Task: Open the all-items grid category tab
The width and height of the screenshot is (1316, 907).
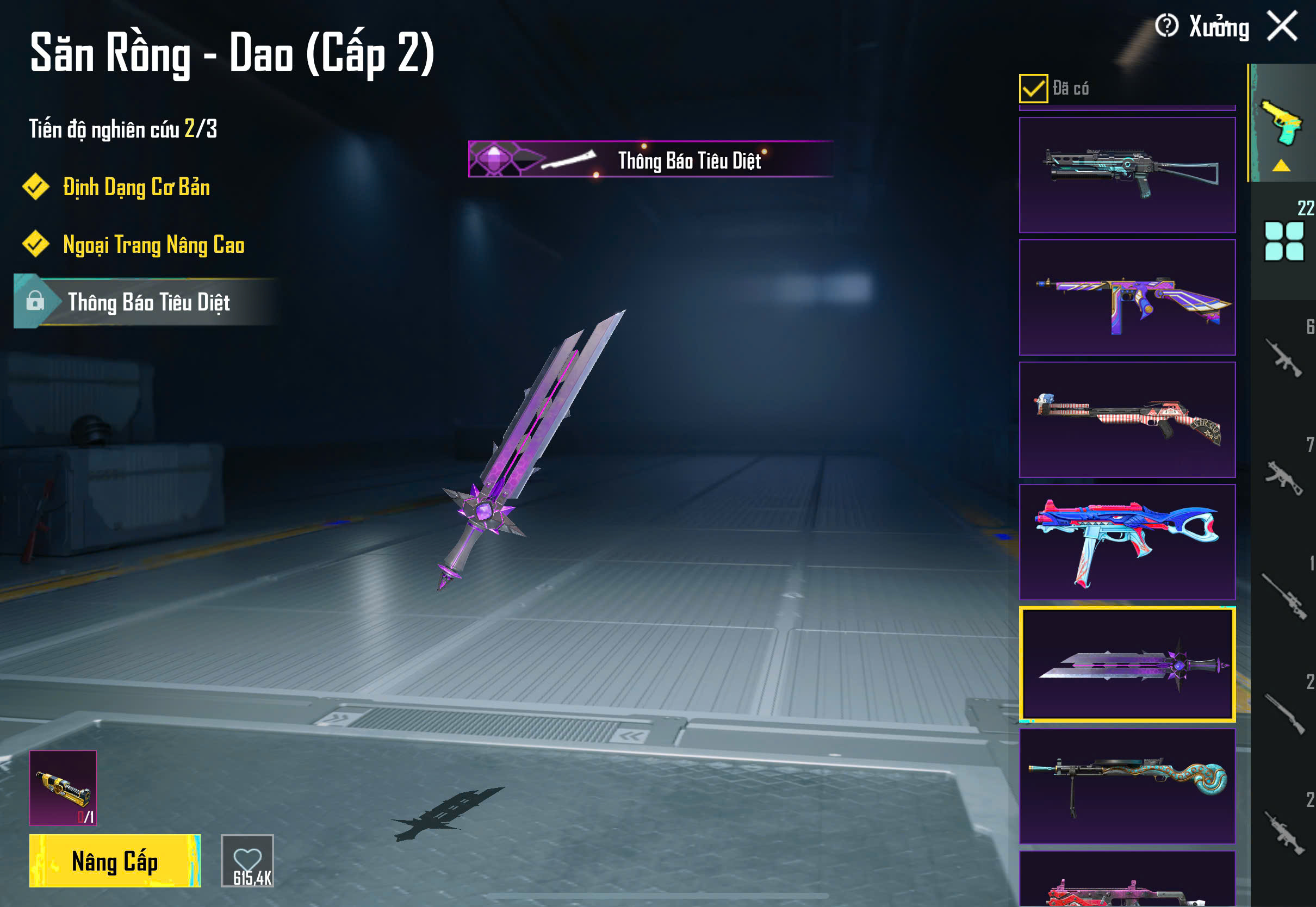Action: (1283, 241)
